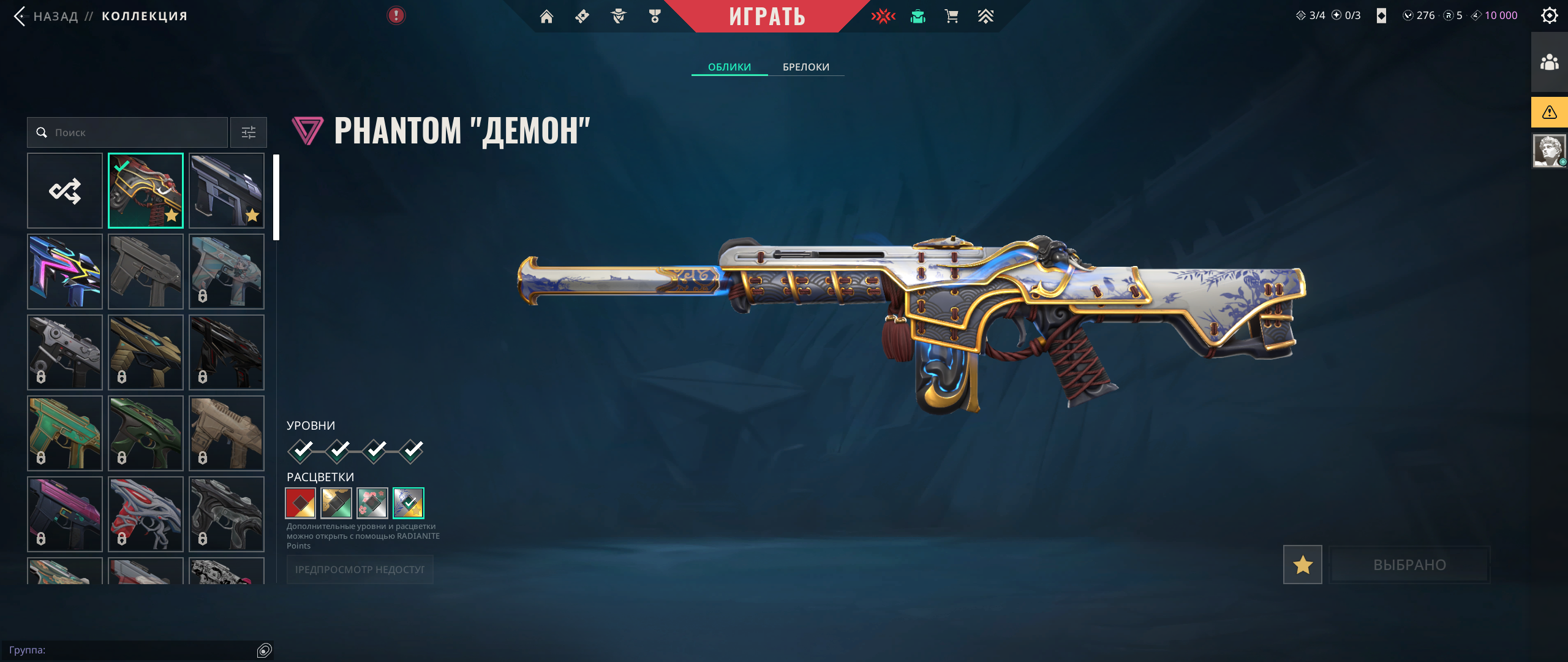The image size is (1568, 662).
Task: Open the home screen icon
Action: [546, 17]
